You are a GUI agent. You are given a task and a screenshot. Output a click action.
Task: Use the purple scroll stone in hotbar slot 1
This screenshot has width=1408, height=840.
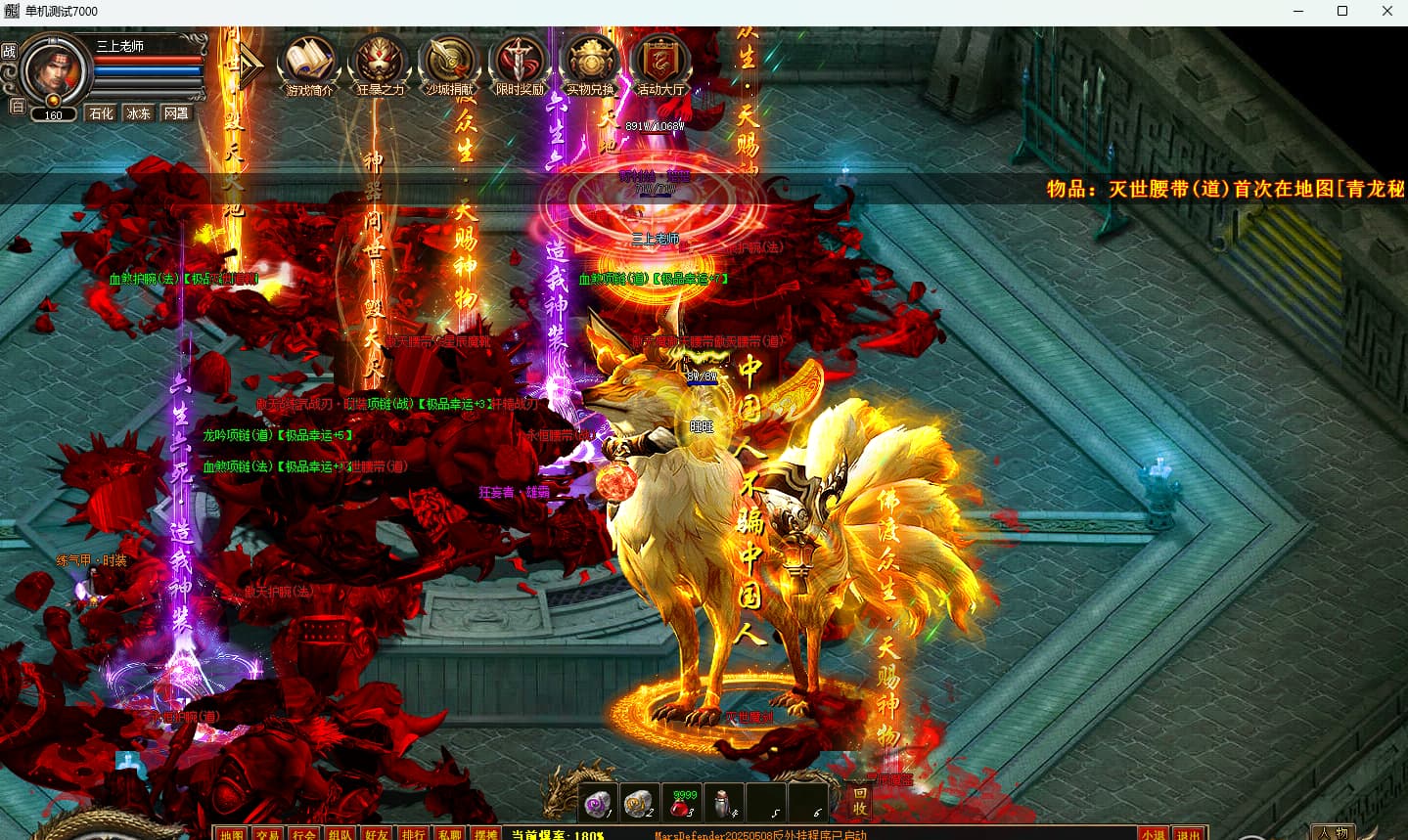[597, 804]
